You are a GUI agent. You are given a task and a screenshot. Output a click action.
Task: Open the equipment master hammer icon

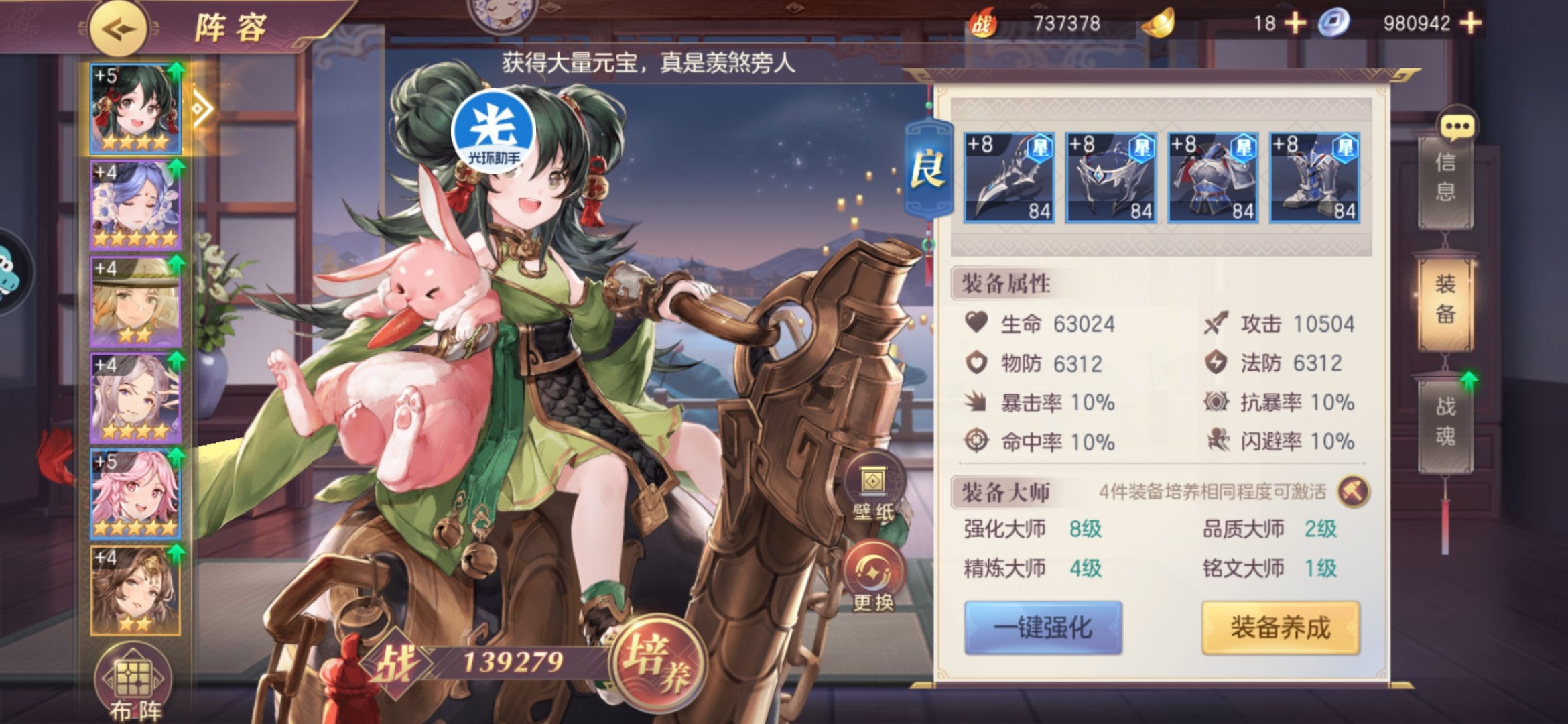click(x=1353, y=492)
